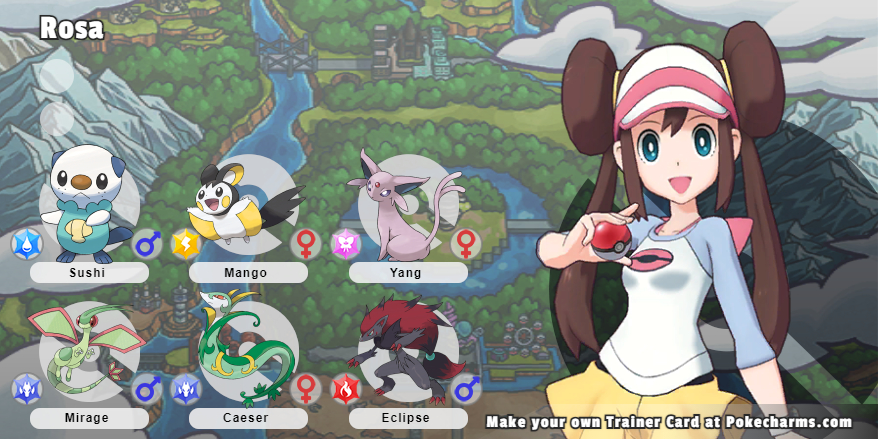This screenshot has width=878, height=439.
Task: Click the Mango nickname label
Action: (x=248, y=272)
